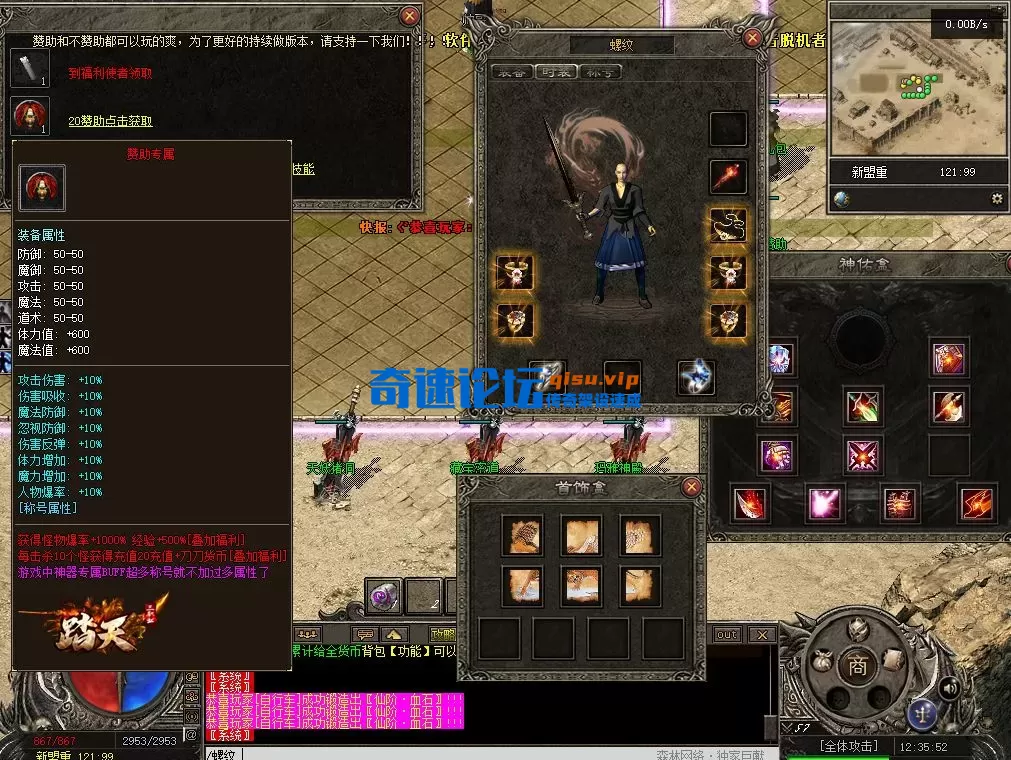
Task: Select the purple swirl hotbar item
Action: click(x=383, y=596)
